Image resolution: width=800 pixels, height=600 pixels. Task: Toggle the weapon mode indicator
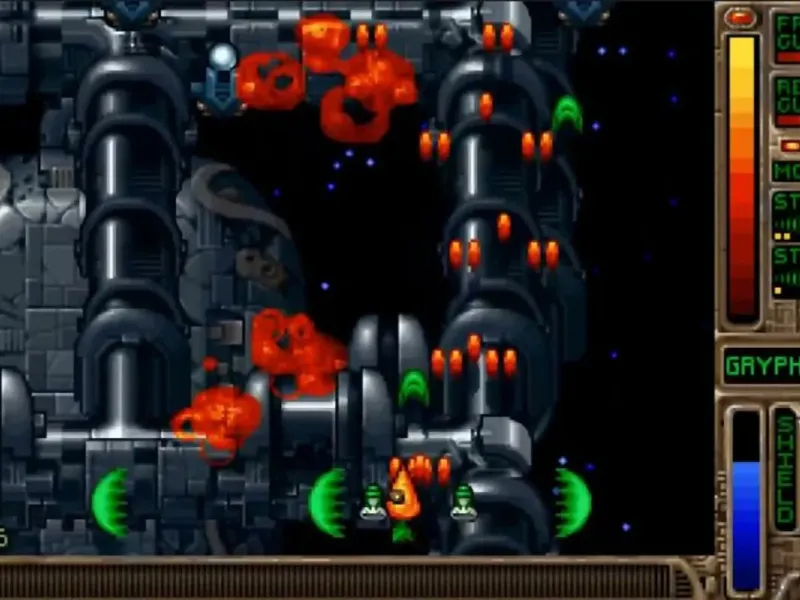tap(786, 170)
